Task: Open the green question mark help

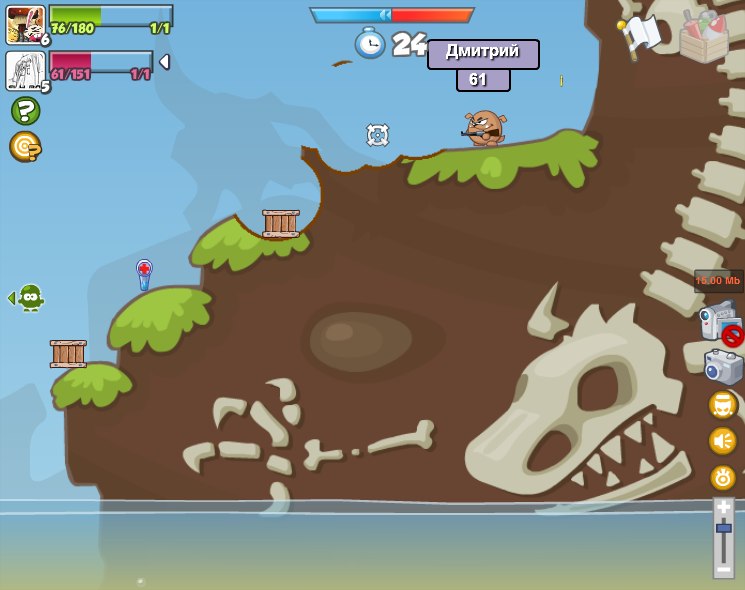Action: click(25, 110)
